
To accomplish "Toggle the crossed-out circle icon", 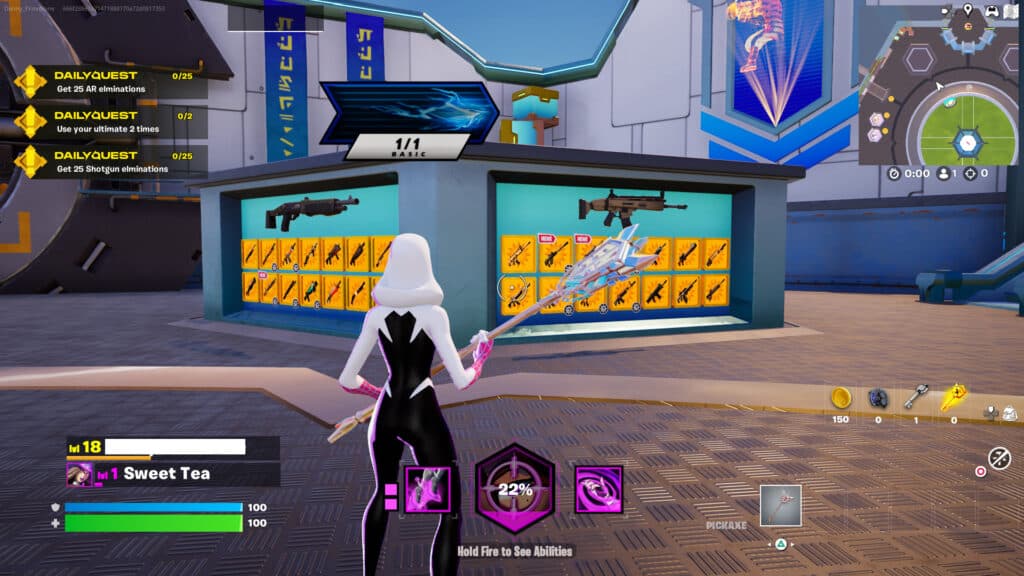I will click(998, 458).
